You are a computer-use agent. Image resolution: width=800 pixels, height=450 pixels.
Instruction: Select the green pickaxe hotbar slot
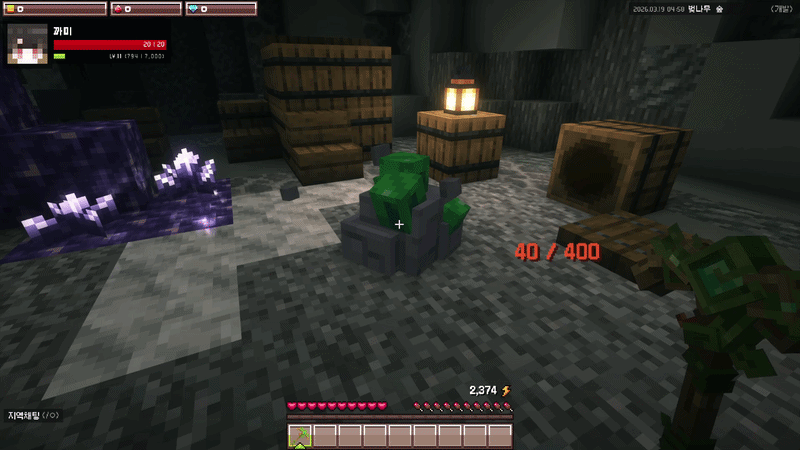[300, 436]
